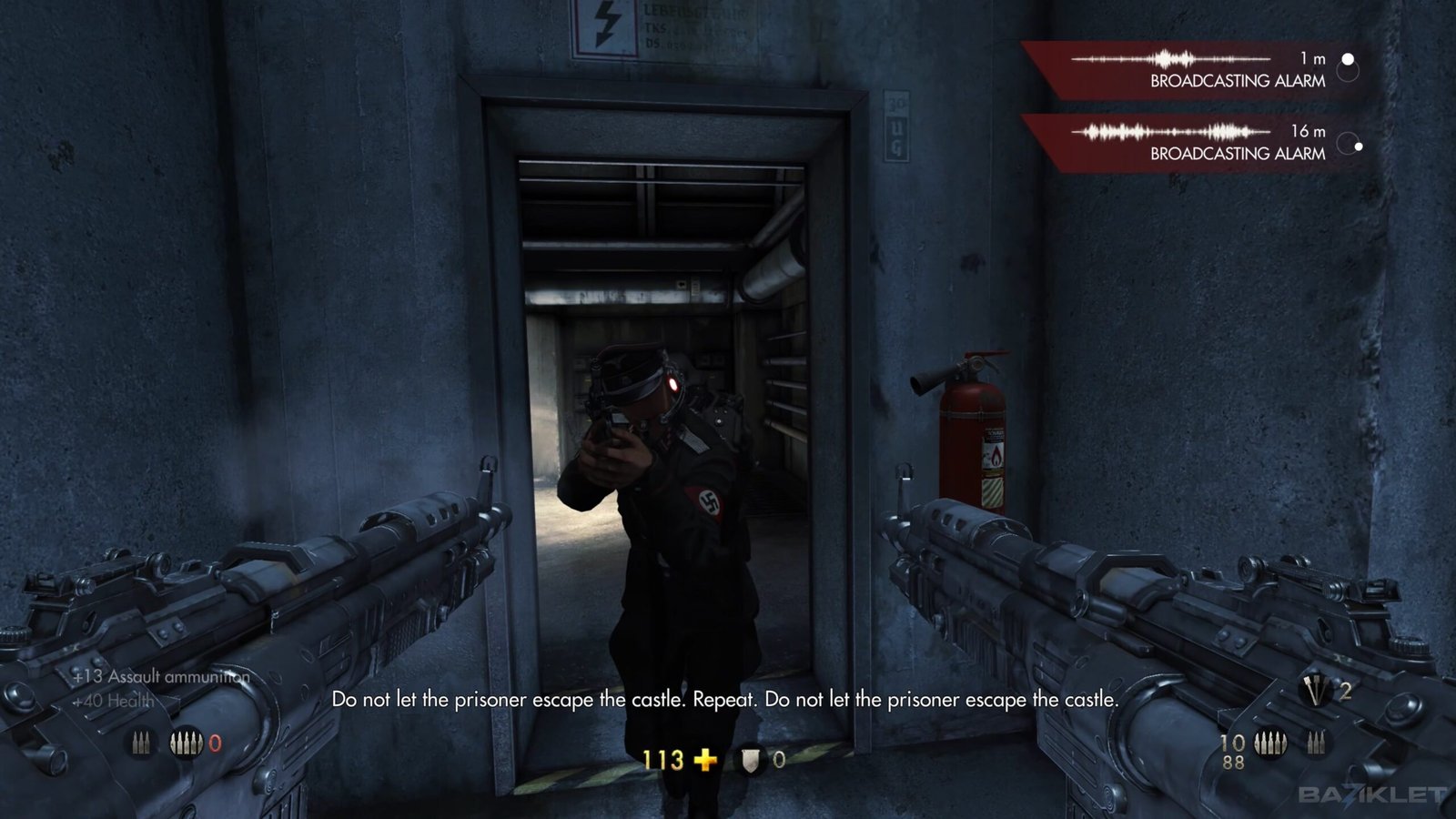Click the yellow health cross icon
The width and height of the screenshot is (1456, 819).
pyautogui.click(x=705, y=759)
